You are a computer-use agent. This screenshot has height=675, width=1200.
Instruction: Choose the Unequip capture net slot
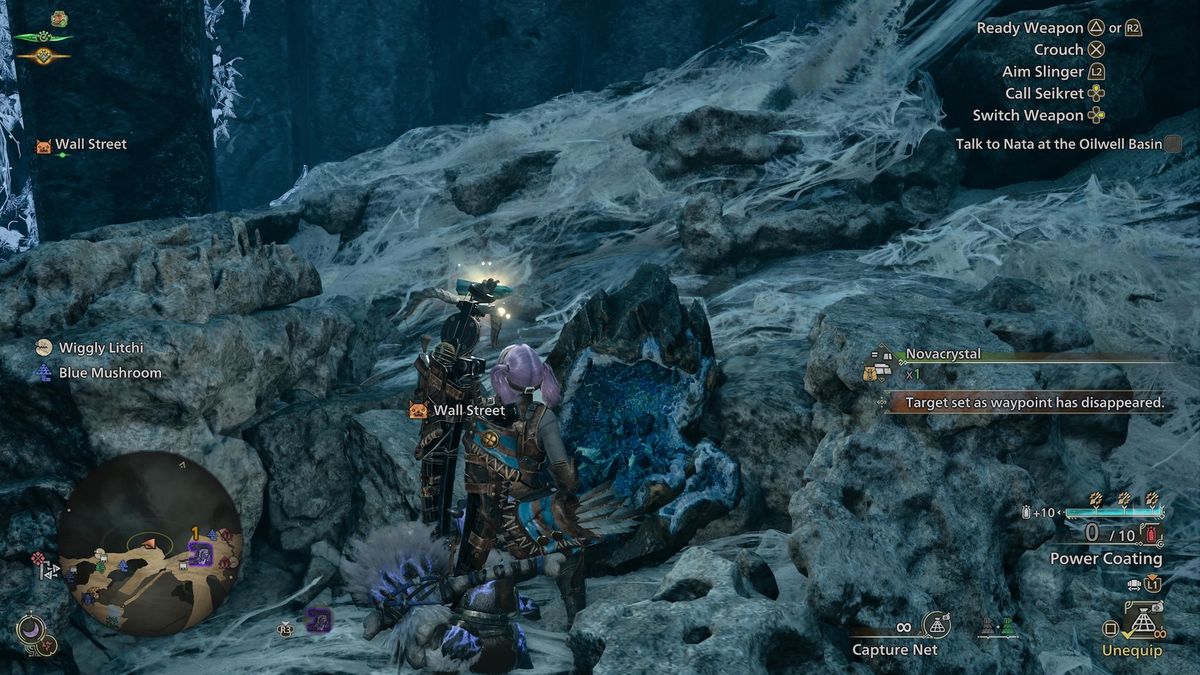1138,628
